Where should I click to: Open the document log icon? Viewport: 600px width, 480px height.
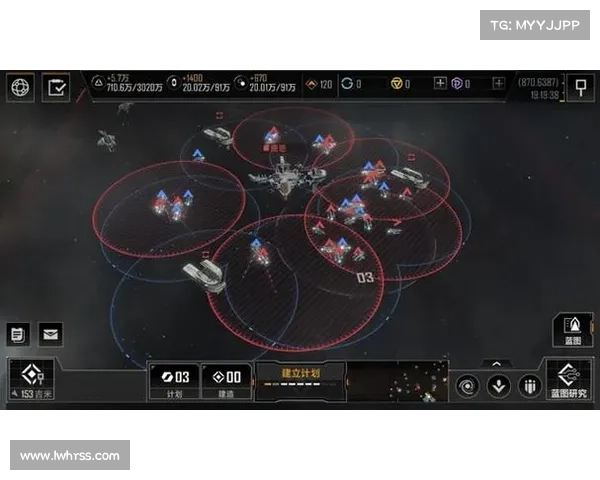[x=17, y=334]
